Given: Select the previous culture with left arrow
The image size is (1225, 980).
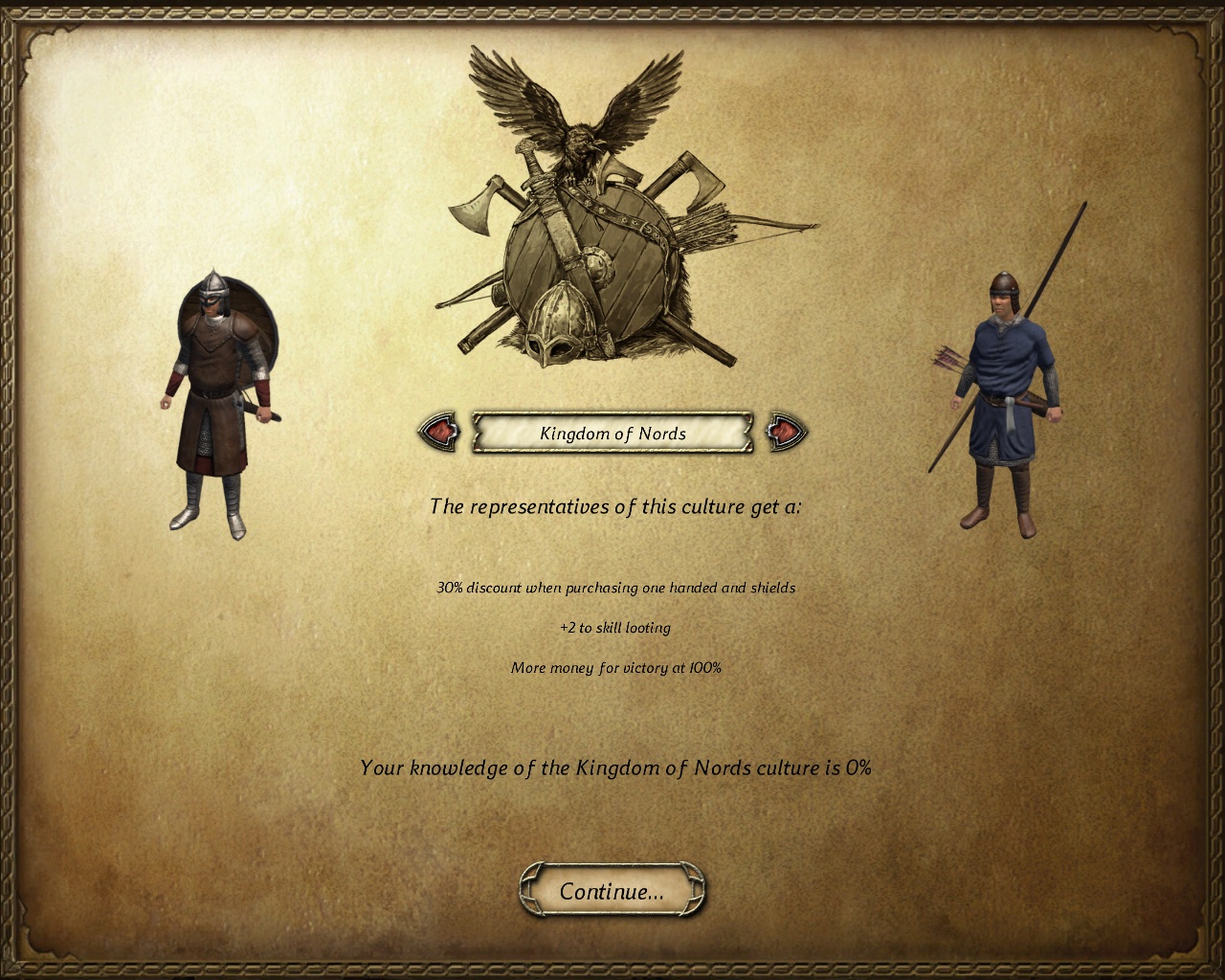Looking at the screenshot, I should coord(440,433).
